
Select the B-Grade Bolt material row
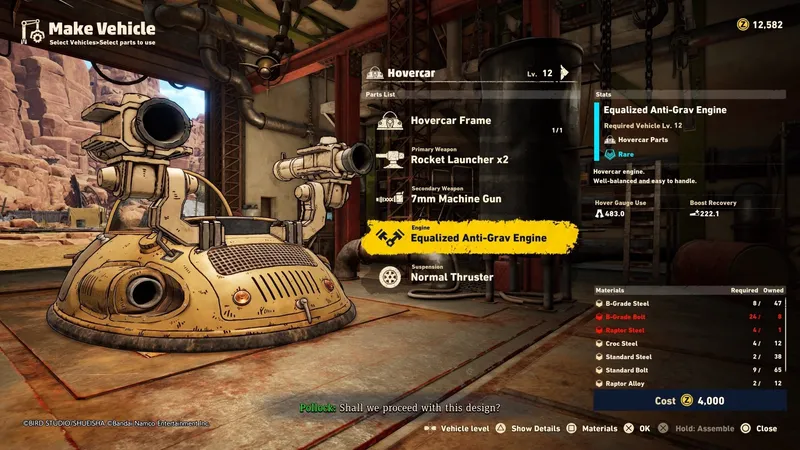point(690,314)
